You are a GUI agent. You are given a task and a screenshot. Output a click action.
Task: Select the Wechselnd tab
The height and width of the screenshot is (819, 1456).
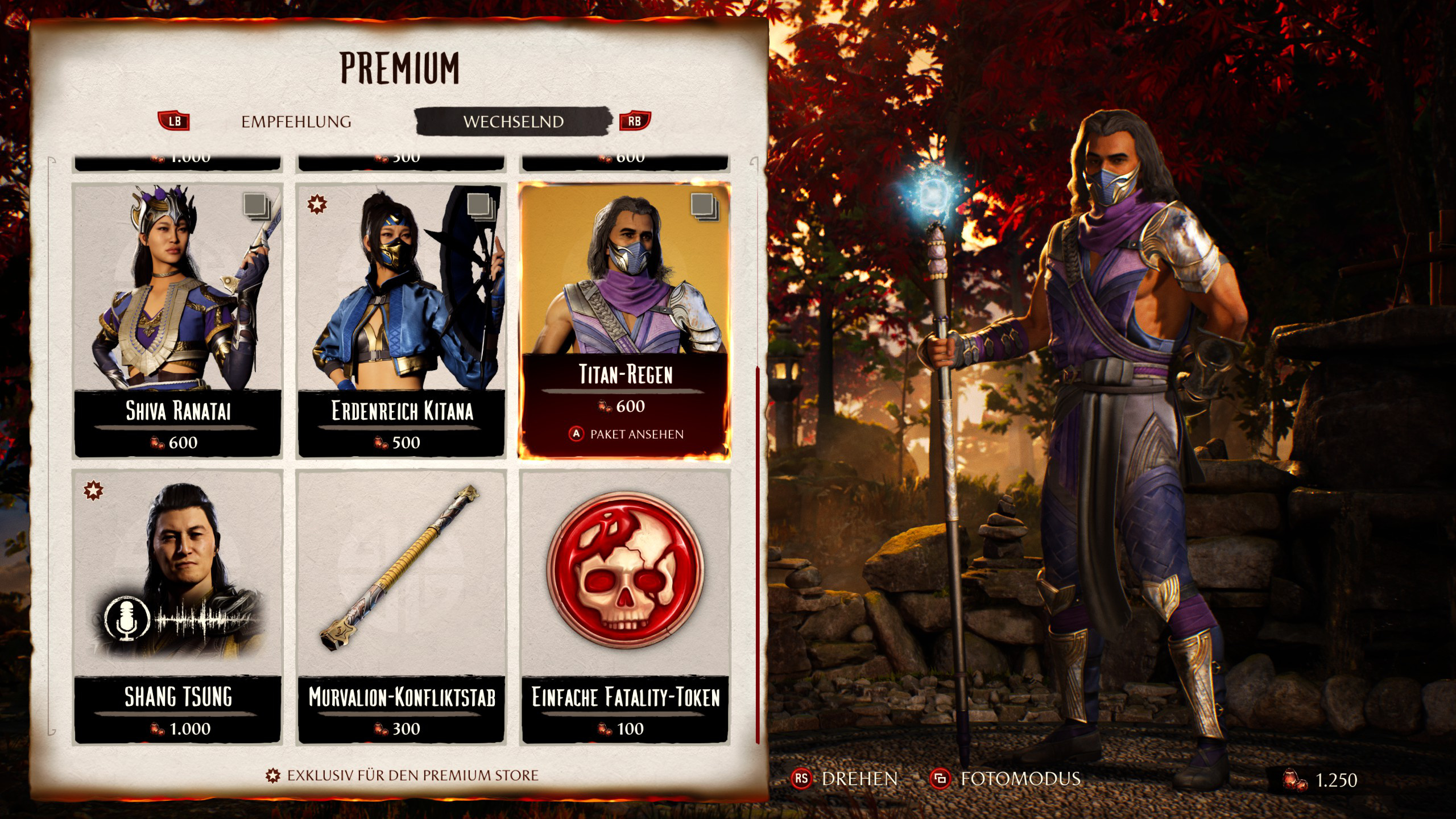click(x=513, y=122)
